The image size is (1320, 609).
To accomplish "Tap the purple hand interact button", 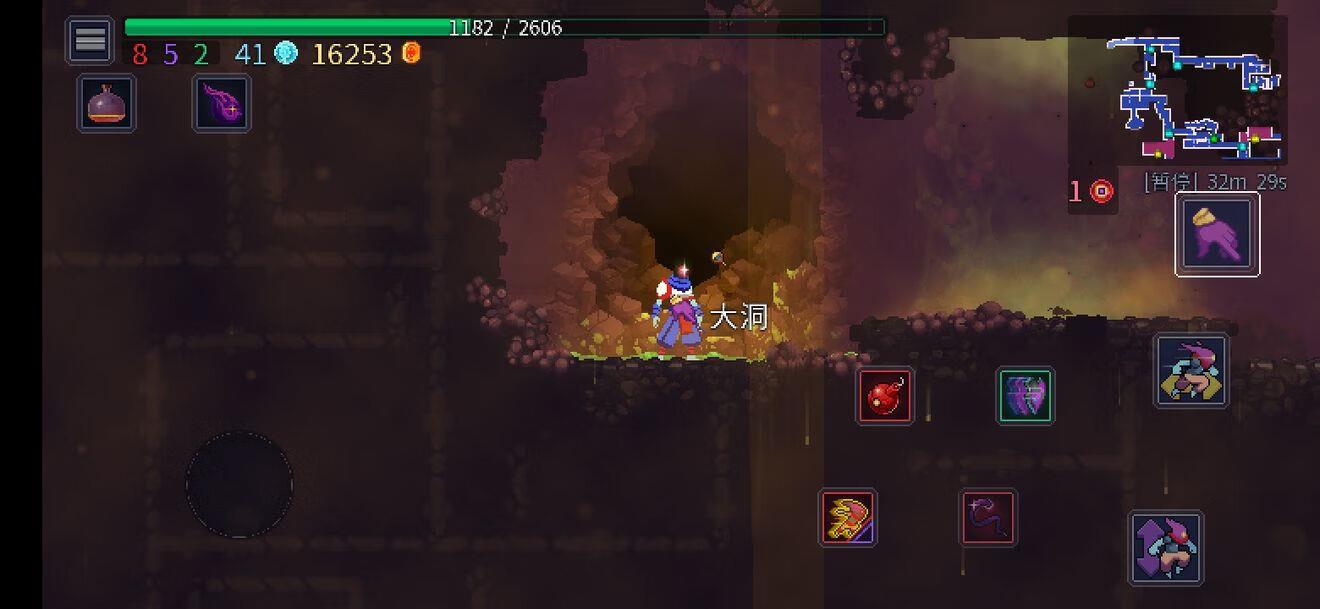I will (1217, 235).
